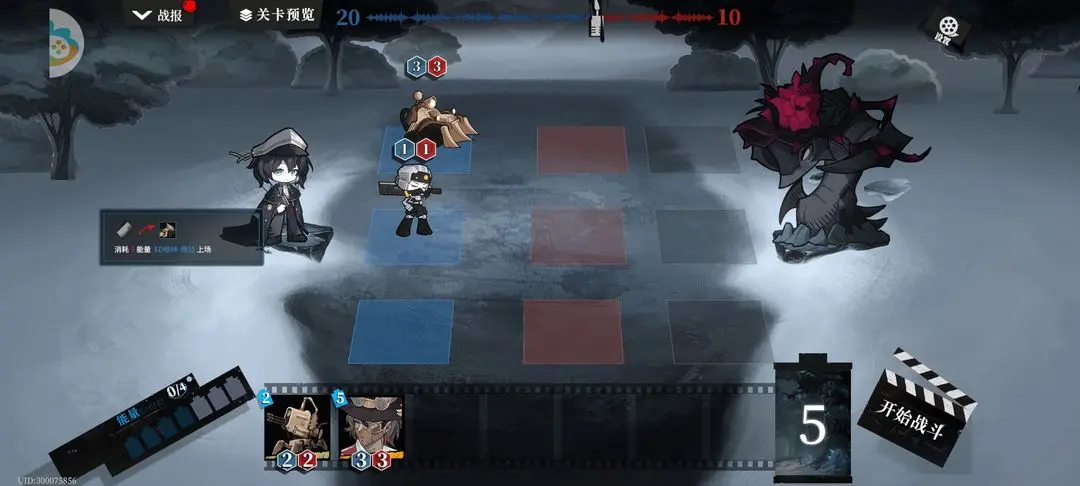Screen dimensions: 1080x486
Task: Open 关卡预览 stage preview
Action: (x=277, y=15)
